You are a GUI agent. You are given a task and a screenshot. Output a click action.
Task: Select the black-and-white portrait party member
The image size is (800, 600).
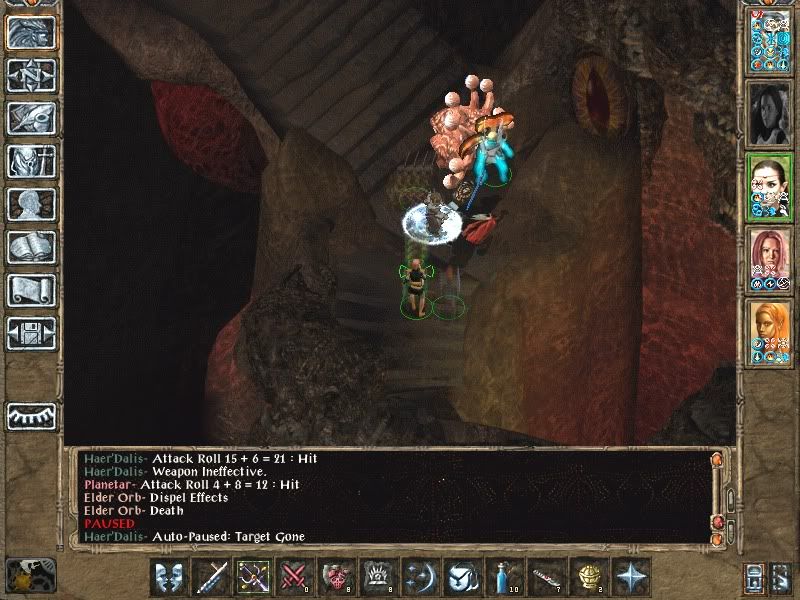(x=770, y=110)
